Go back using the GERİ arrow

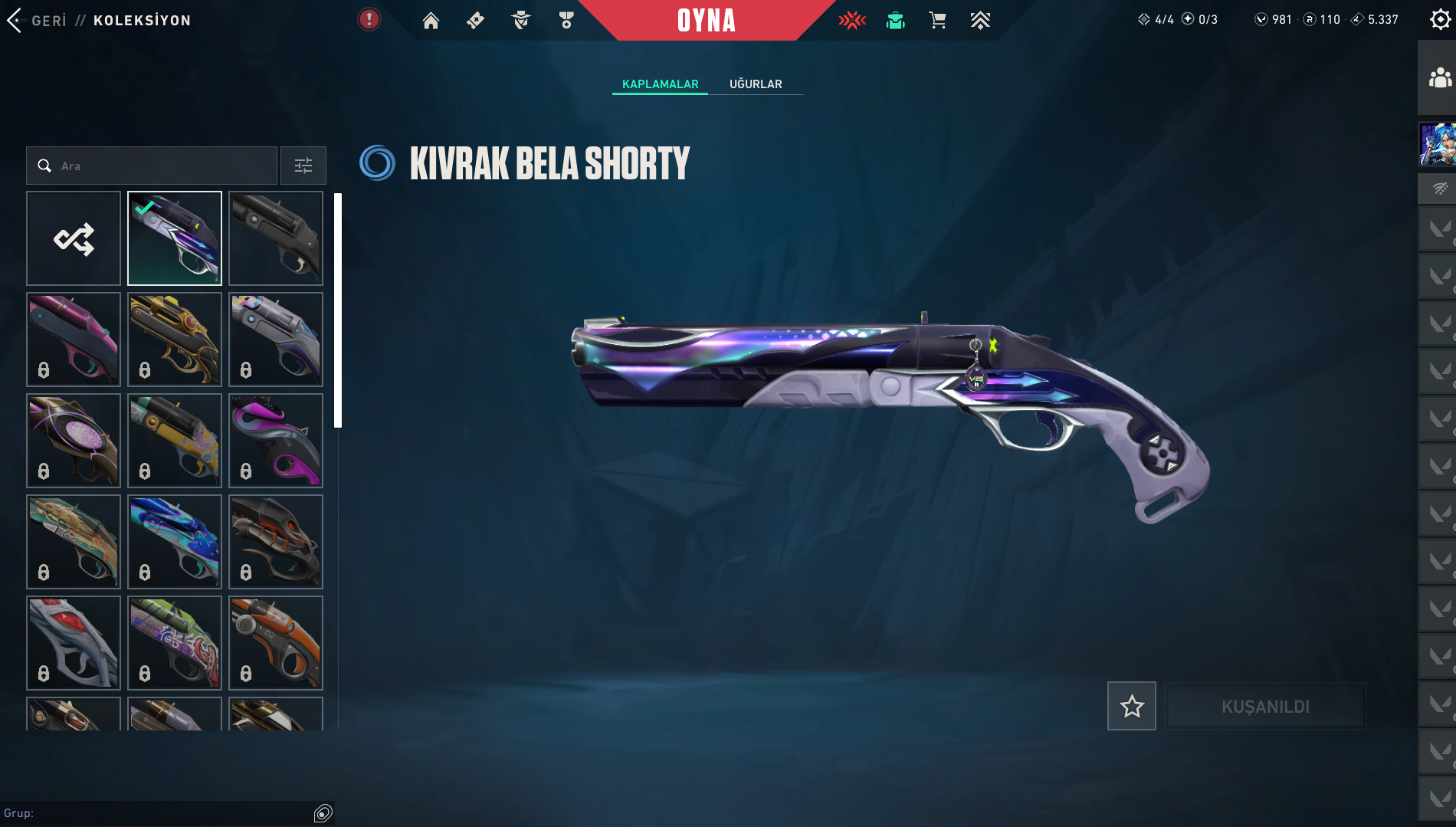pos(15,21)
